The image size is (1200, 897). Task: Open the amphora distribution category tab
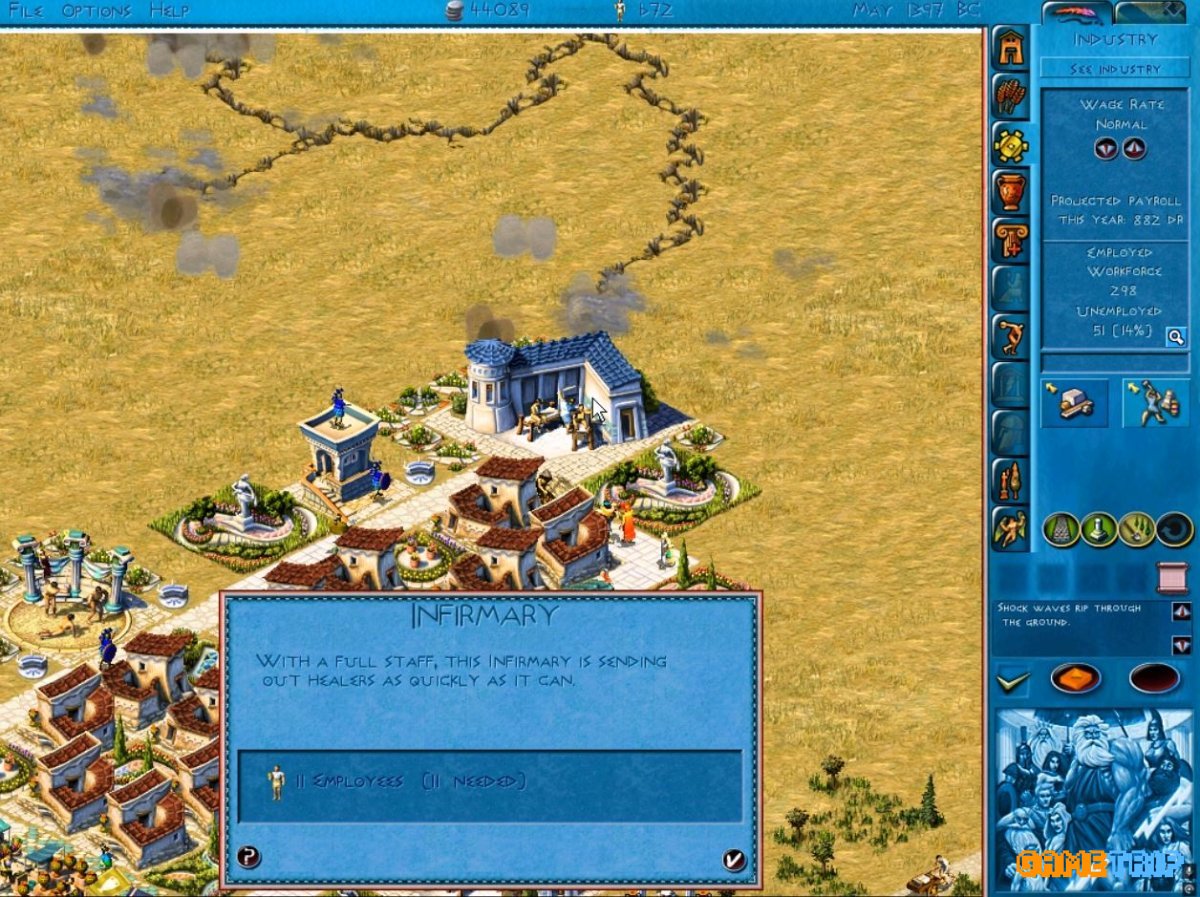point(1010,190)
